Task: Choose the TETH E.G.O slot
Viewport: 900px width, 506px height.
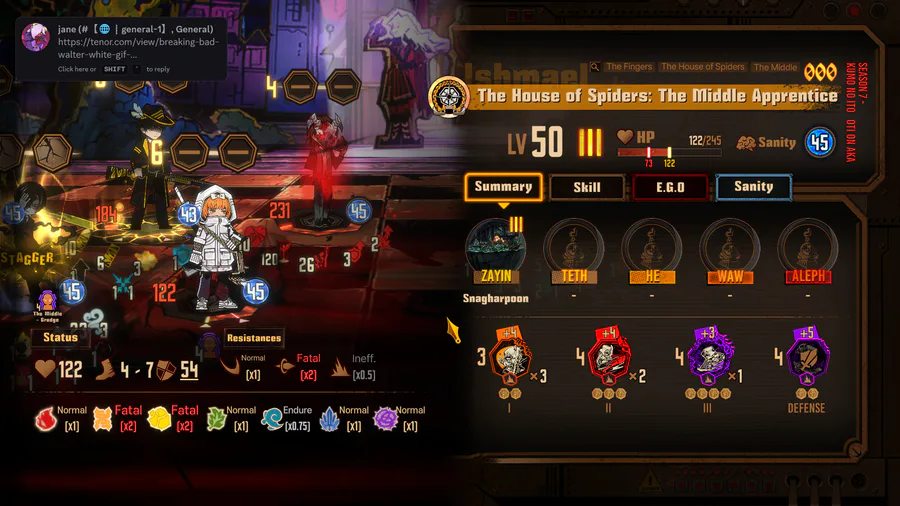Action: [573, 245]
